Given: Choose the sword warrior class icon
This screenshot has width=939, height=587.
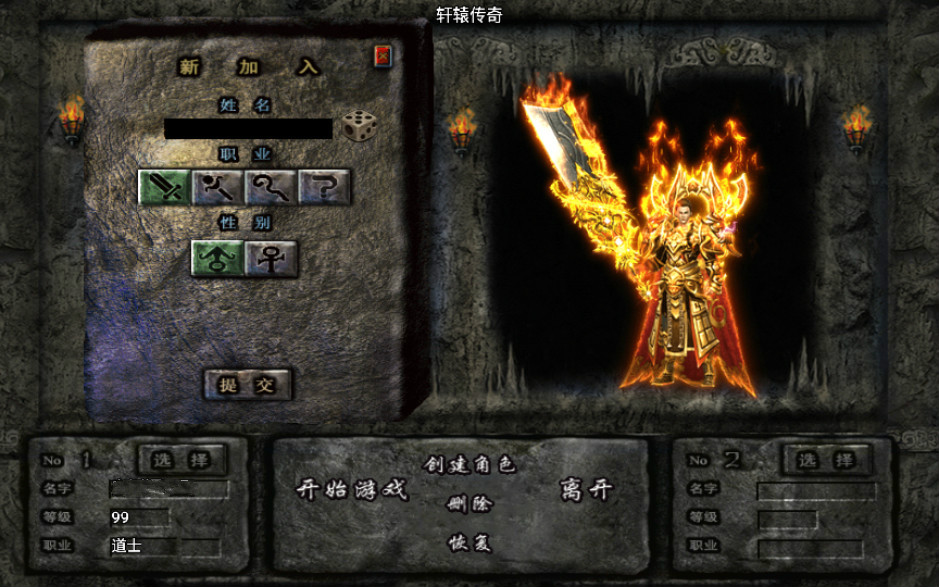Looking at the screenshot, I should click(164, 186).
